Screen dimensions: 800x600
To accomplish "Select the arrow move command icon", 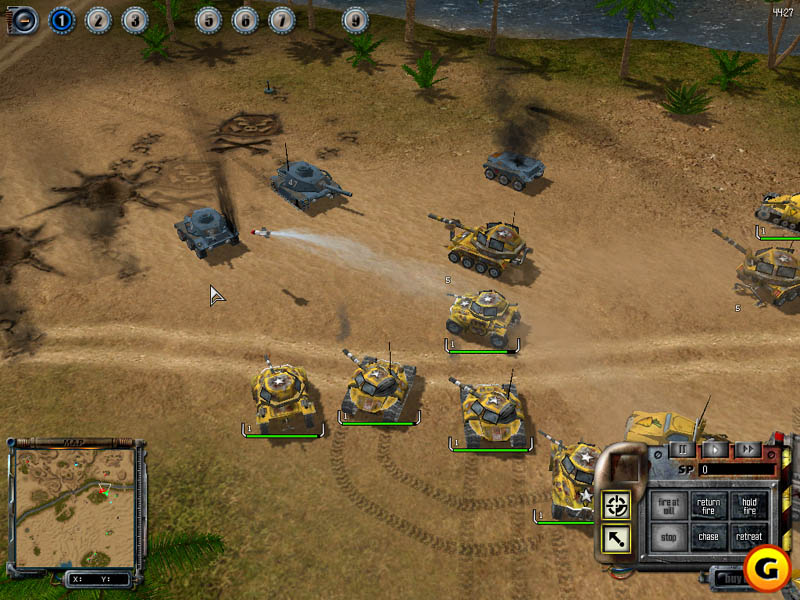I will [617, 540].
